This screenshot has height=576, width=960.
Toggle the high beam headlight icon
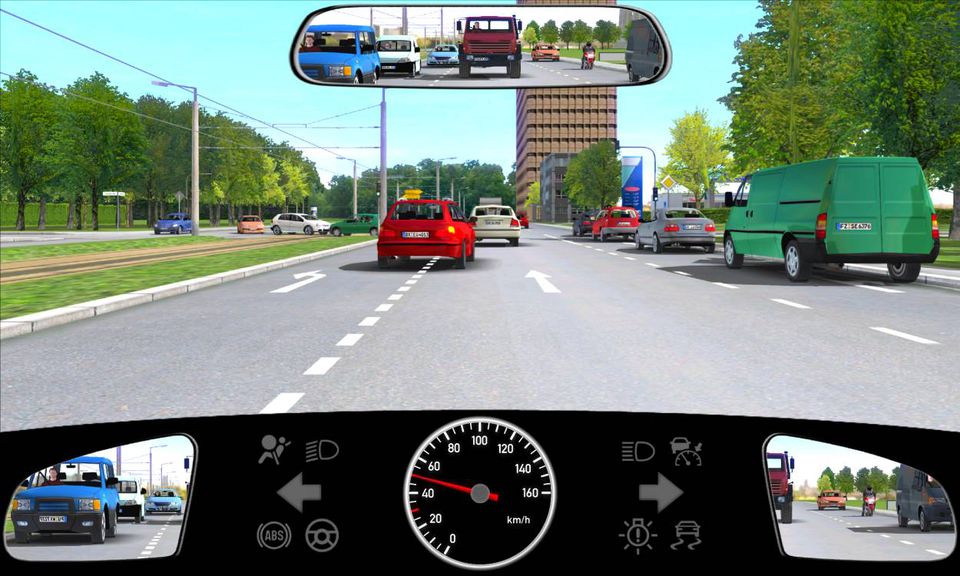[637, 451]
